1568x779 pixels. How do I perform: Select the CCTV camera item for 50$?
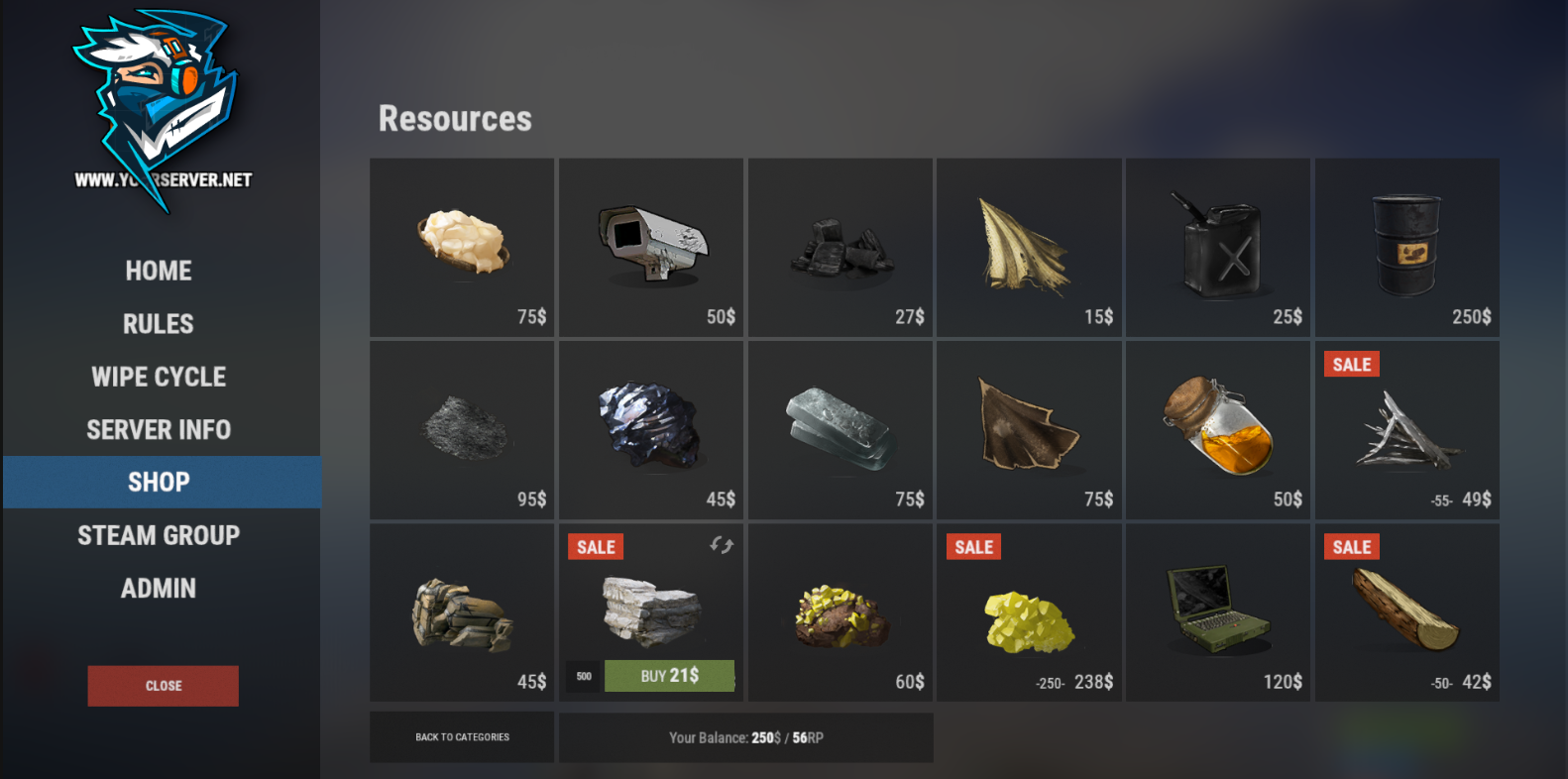pos(651,248)
